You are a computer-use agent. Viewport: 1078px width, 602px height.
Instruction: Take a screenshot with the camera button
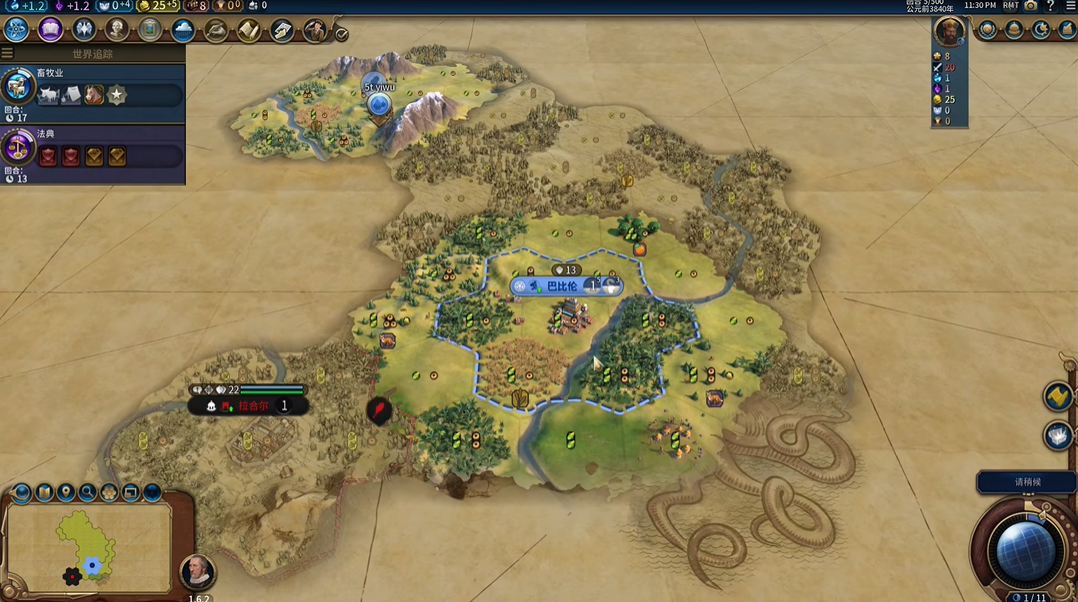coord(1031,6)
